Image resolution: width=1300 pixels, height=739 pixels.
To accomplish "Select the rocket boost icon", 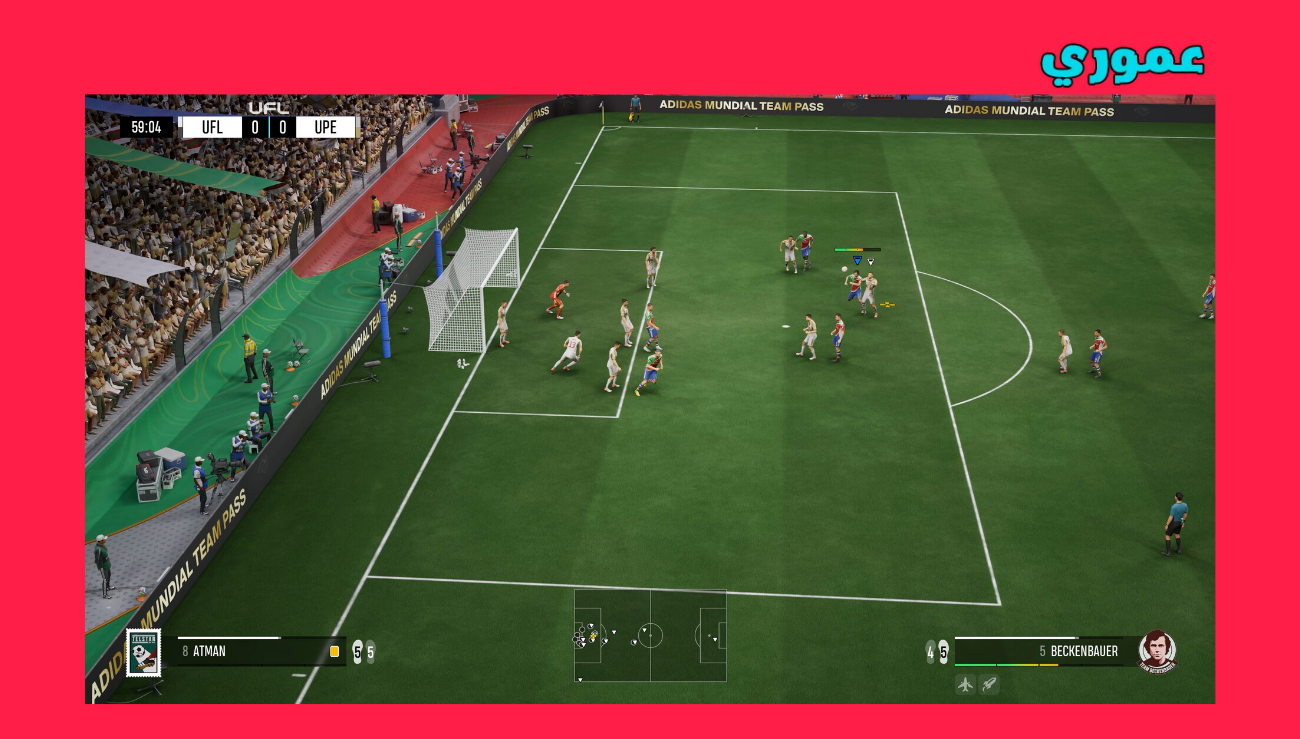I will [990, 684].
